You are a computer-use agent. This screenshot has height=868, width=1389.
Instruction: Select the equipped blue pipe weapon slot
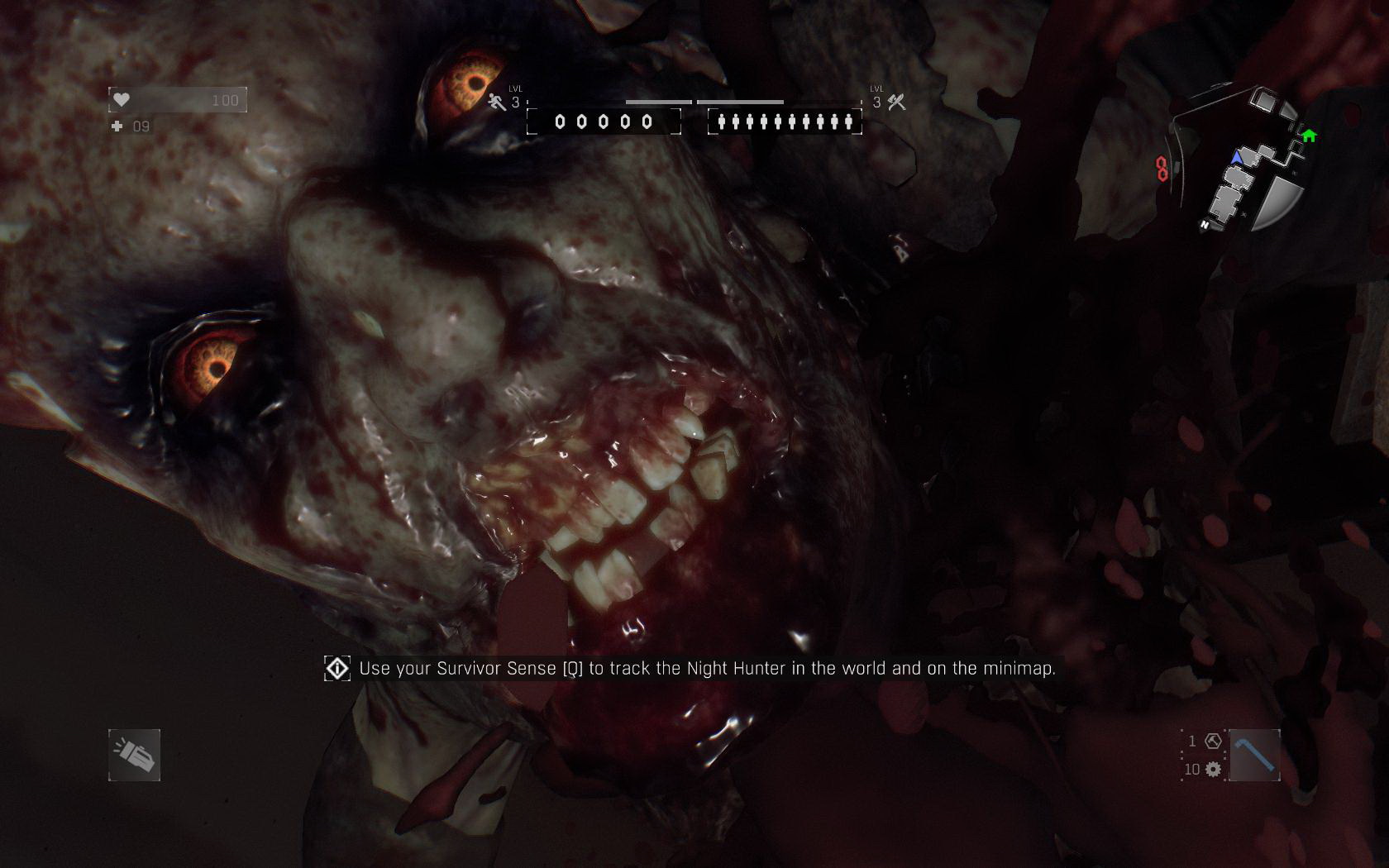(x=1254, y=755)
